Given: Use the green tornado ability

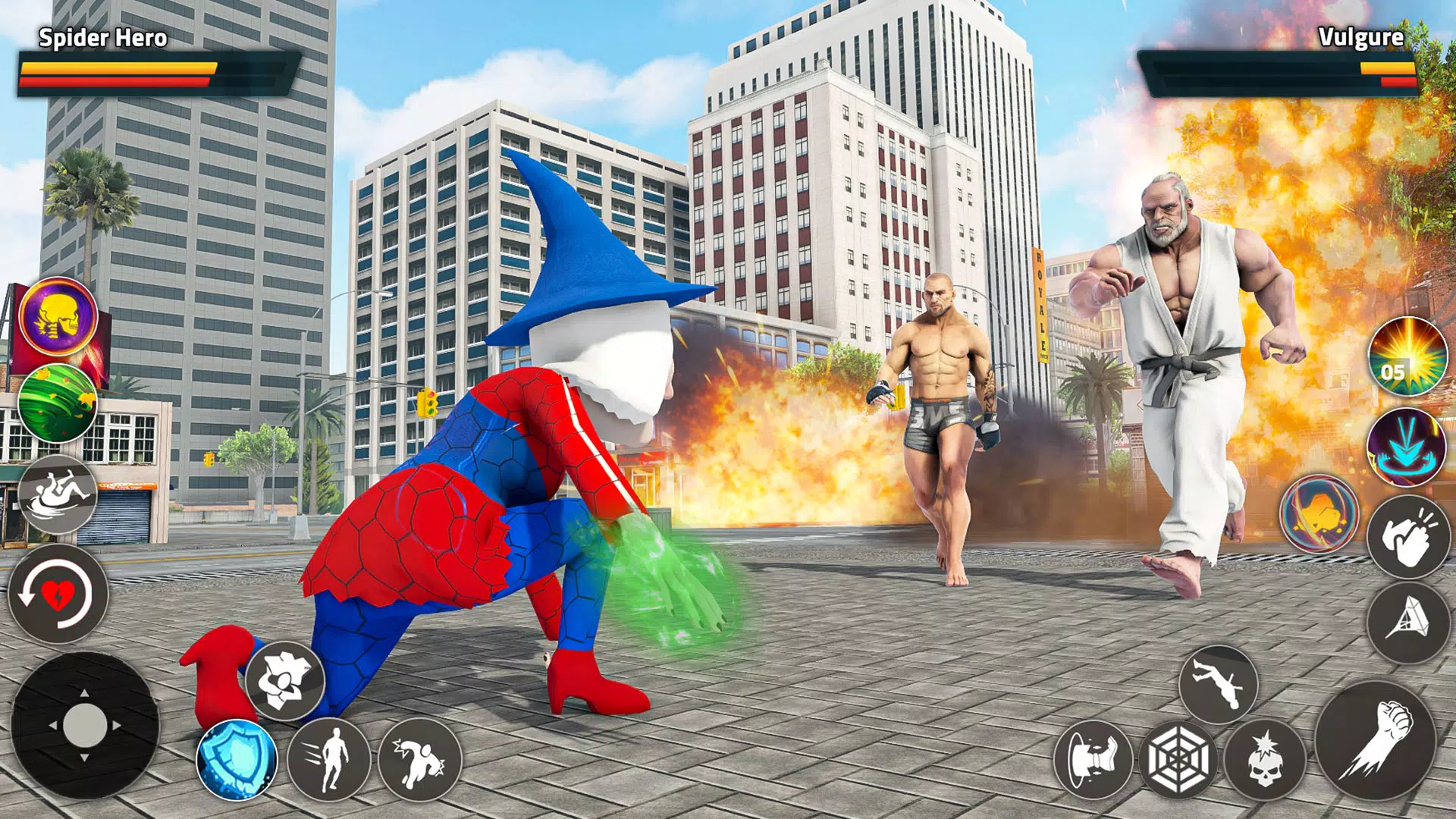Looking at the screenshot, I should point(58,403).
